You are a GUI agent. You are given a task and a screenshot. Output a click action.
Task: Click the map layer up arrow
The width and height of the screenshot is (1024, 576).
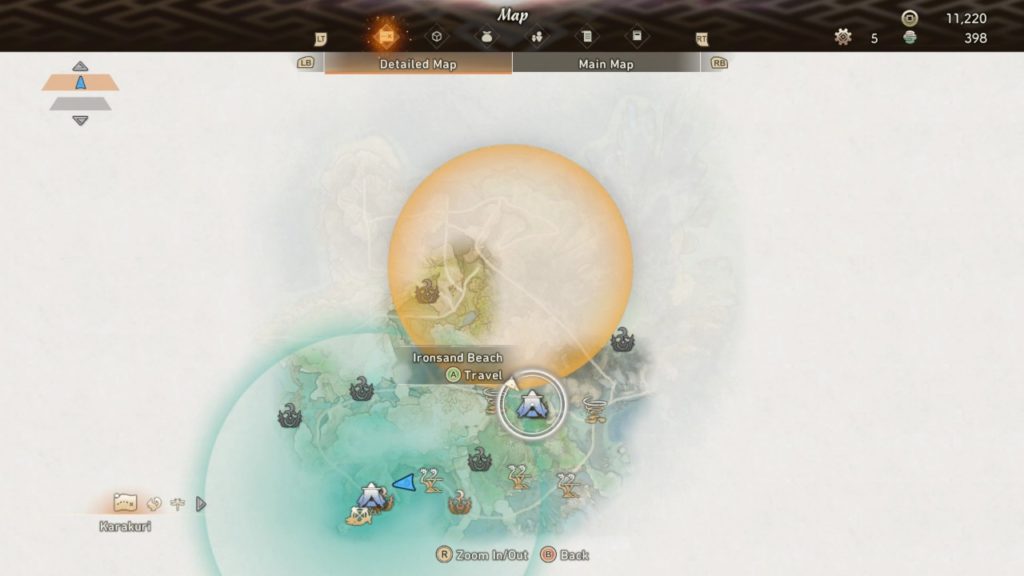(80, 66)
